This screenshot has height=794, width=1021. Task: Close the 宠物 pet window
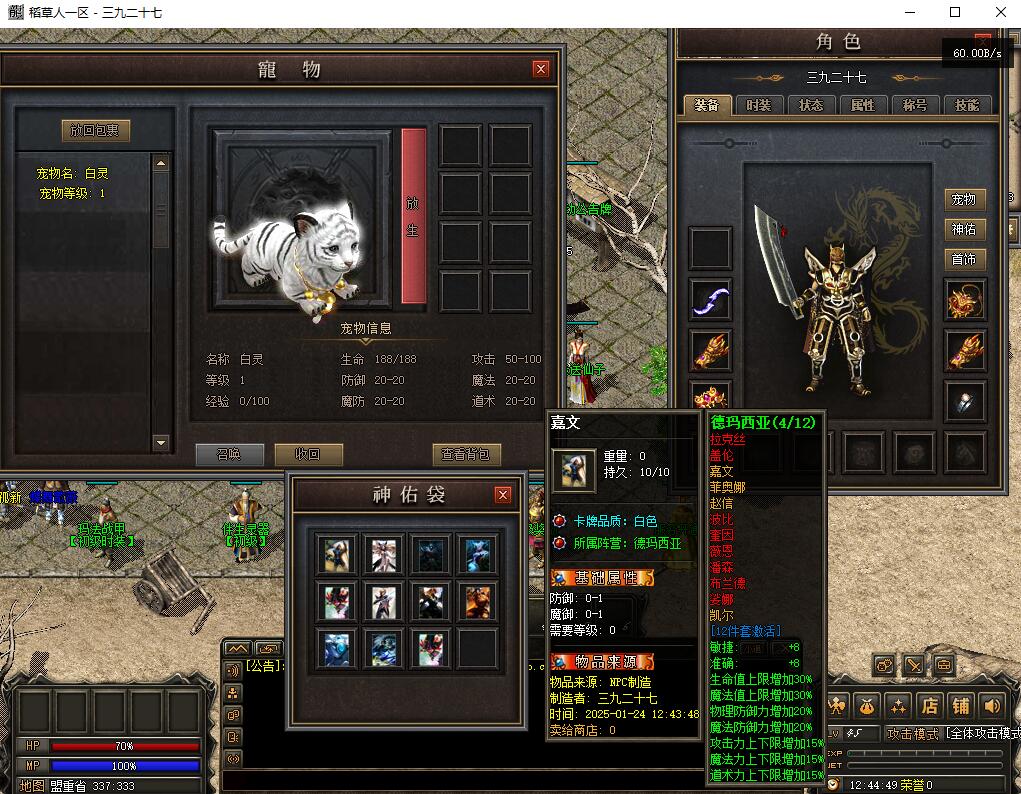541,69
